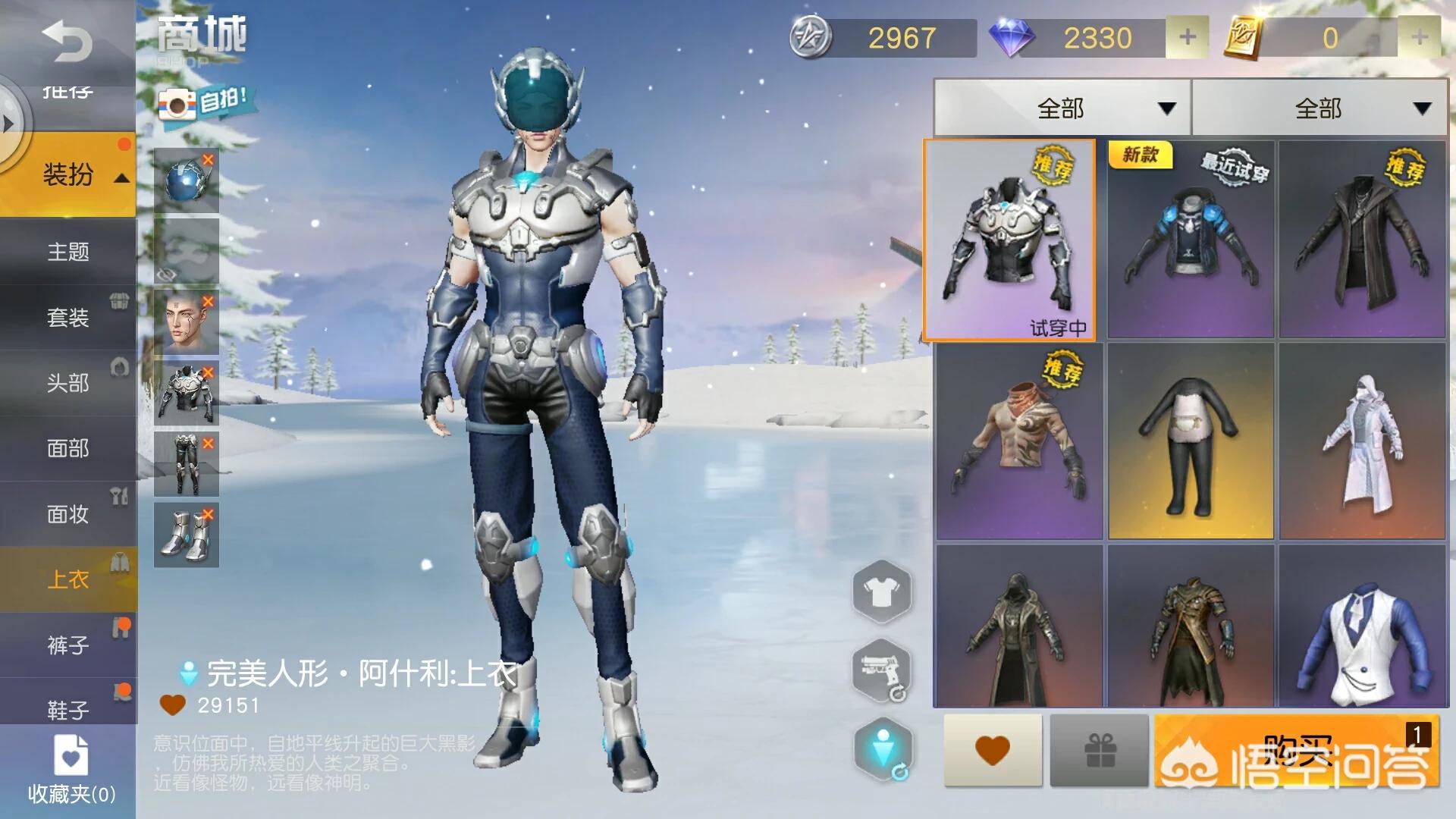Buy the selected top with 购买
Viewport: 1456px width, 819px height.
click(x=1296, y=751)
